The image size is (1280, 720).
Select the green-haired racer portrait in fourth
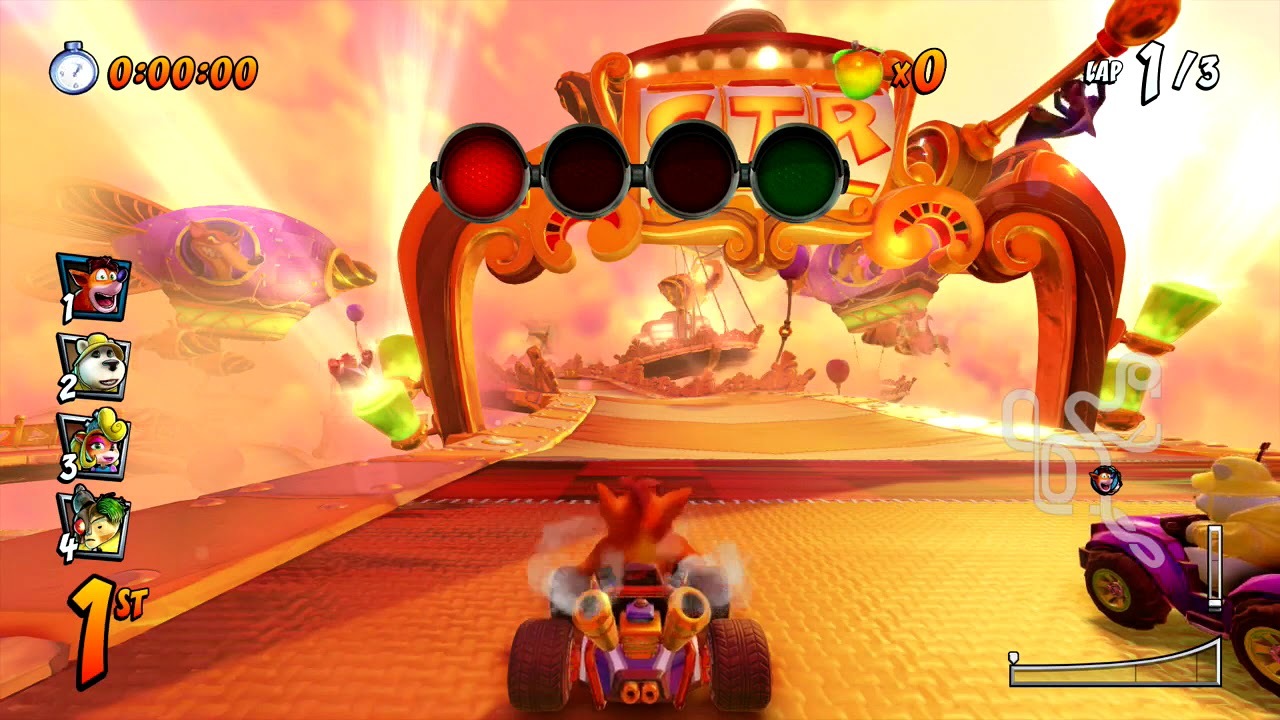point(93,523)
